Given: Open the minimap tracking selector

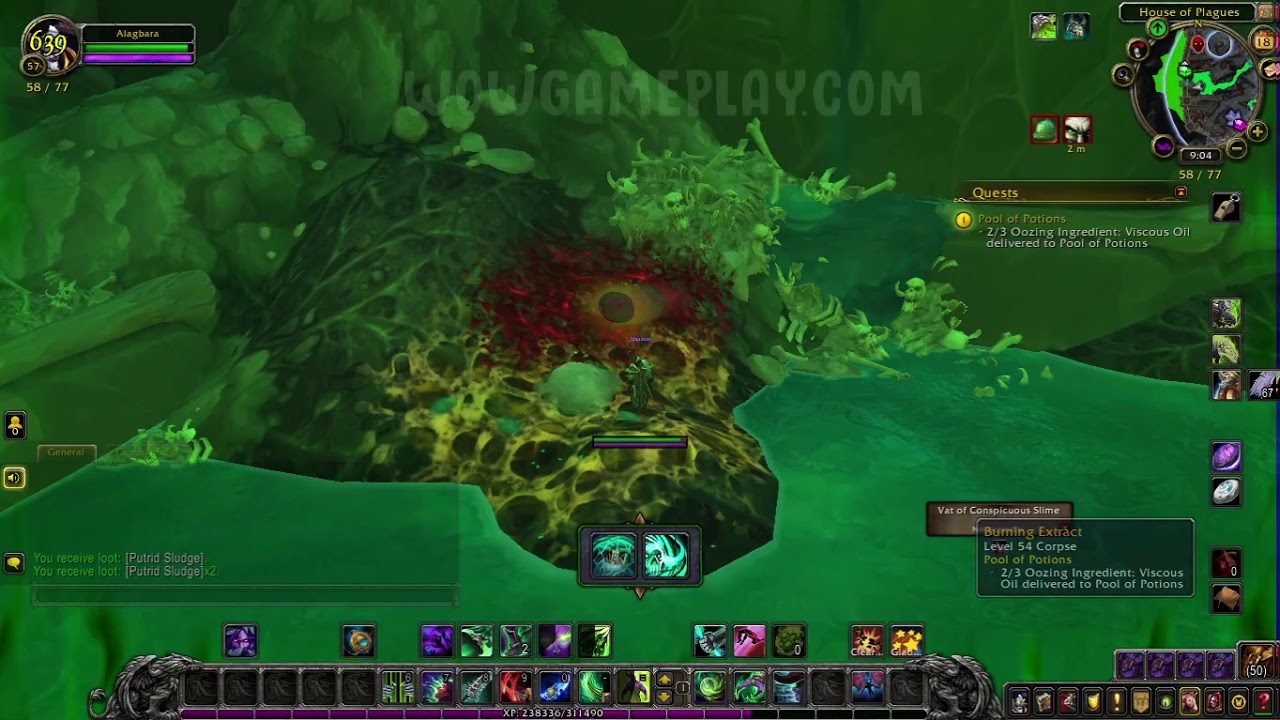Looking at the screenshot, I should 1124,73.
